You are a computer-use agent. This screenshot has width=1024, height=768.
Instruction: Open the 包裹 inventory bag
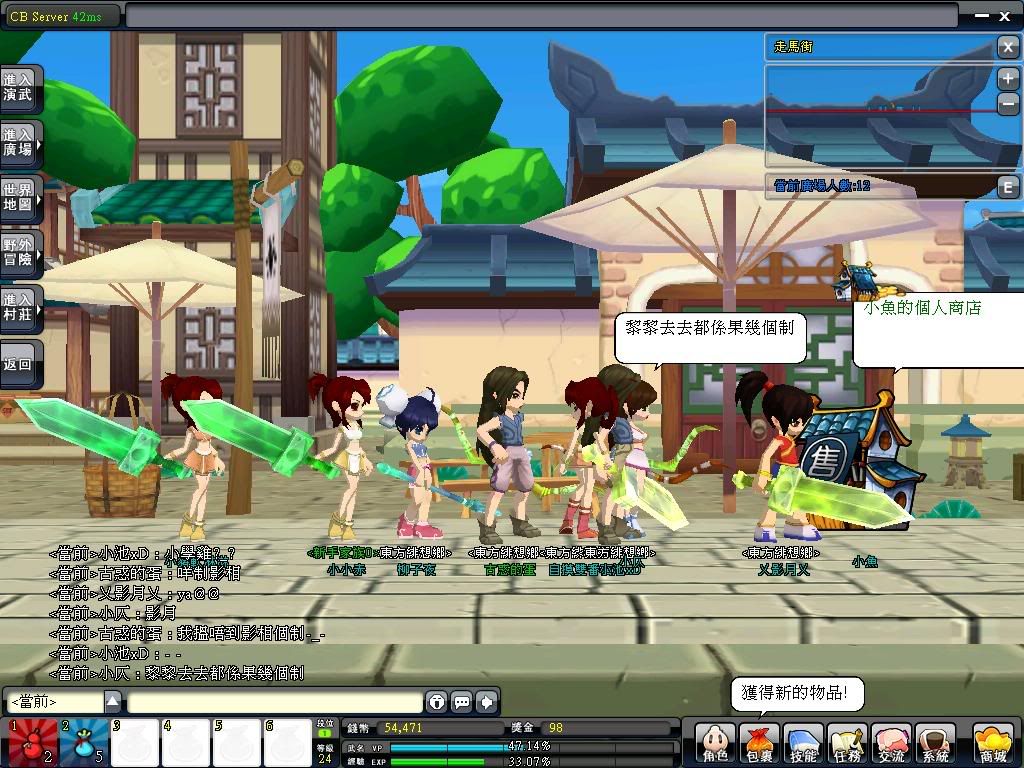pos(759,745)
